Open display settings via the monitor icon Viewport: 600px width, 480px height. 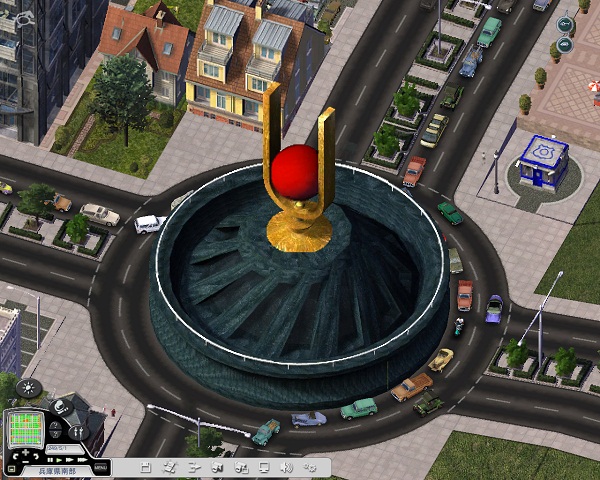point(263,467)
